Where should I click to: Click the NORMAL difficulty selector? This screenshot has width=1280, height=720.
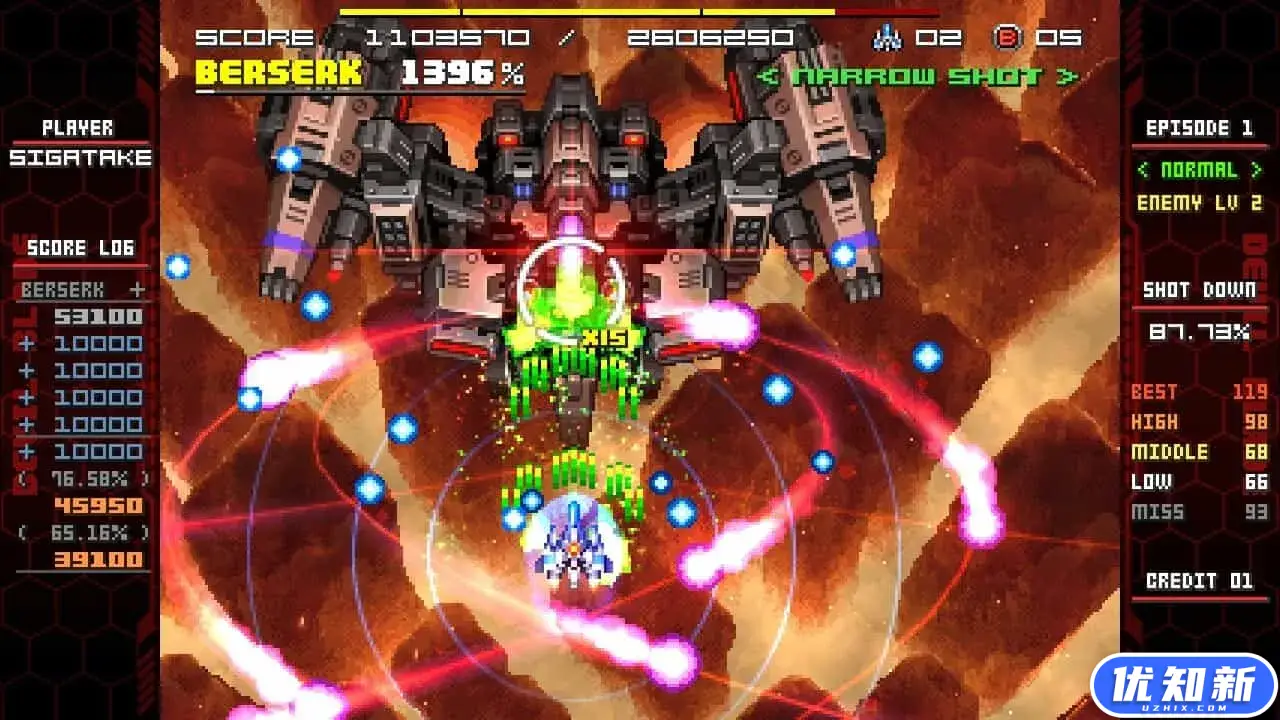click(1199, 170)
